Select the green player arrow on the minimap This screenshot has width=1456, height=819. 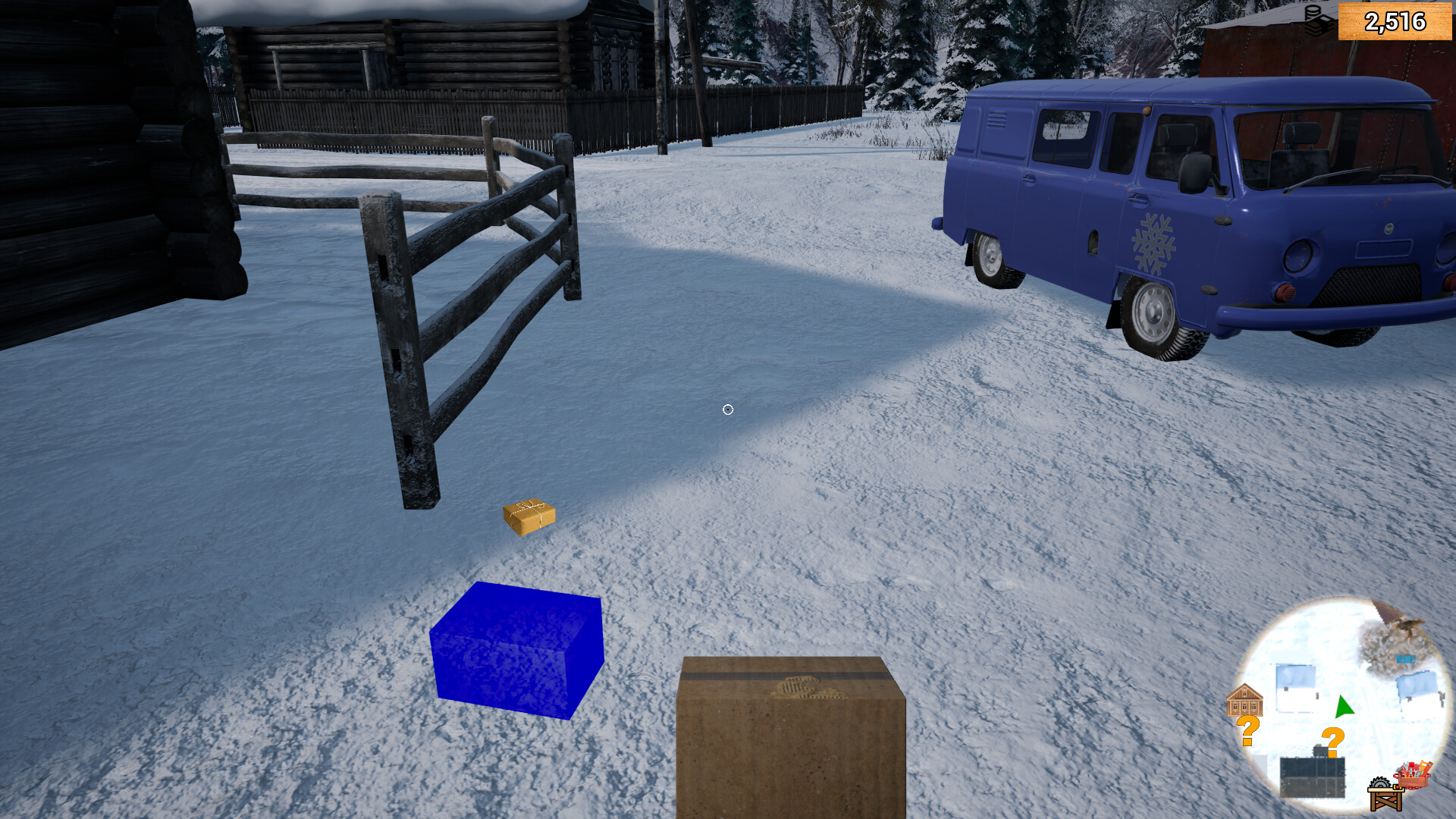1344,706
